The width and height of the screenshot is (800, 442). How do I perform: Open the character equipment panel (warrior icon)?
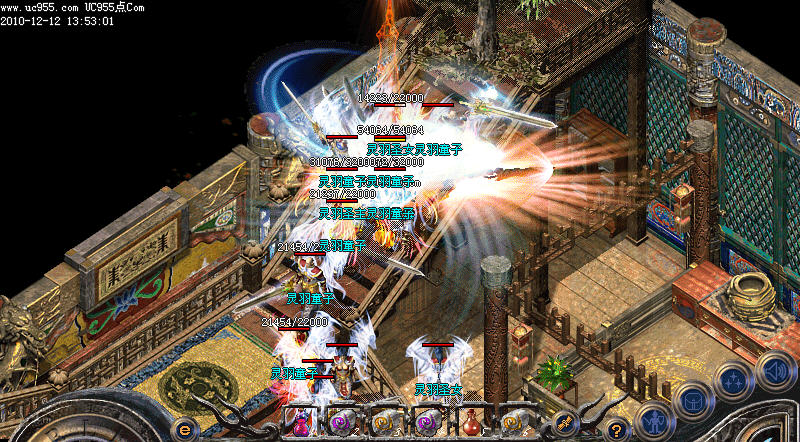[x=652, y=419]
